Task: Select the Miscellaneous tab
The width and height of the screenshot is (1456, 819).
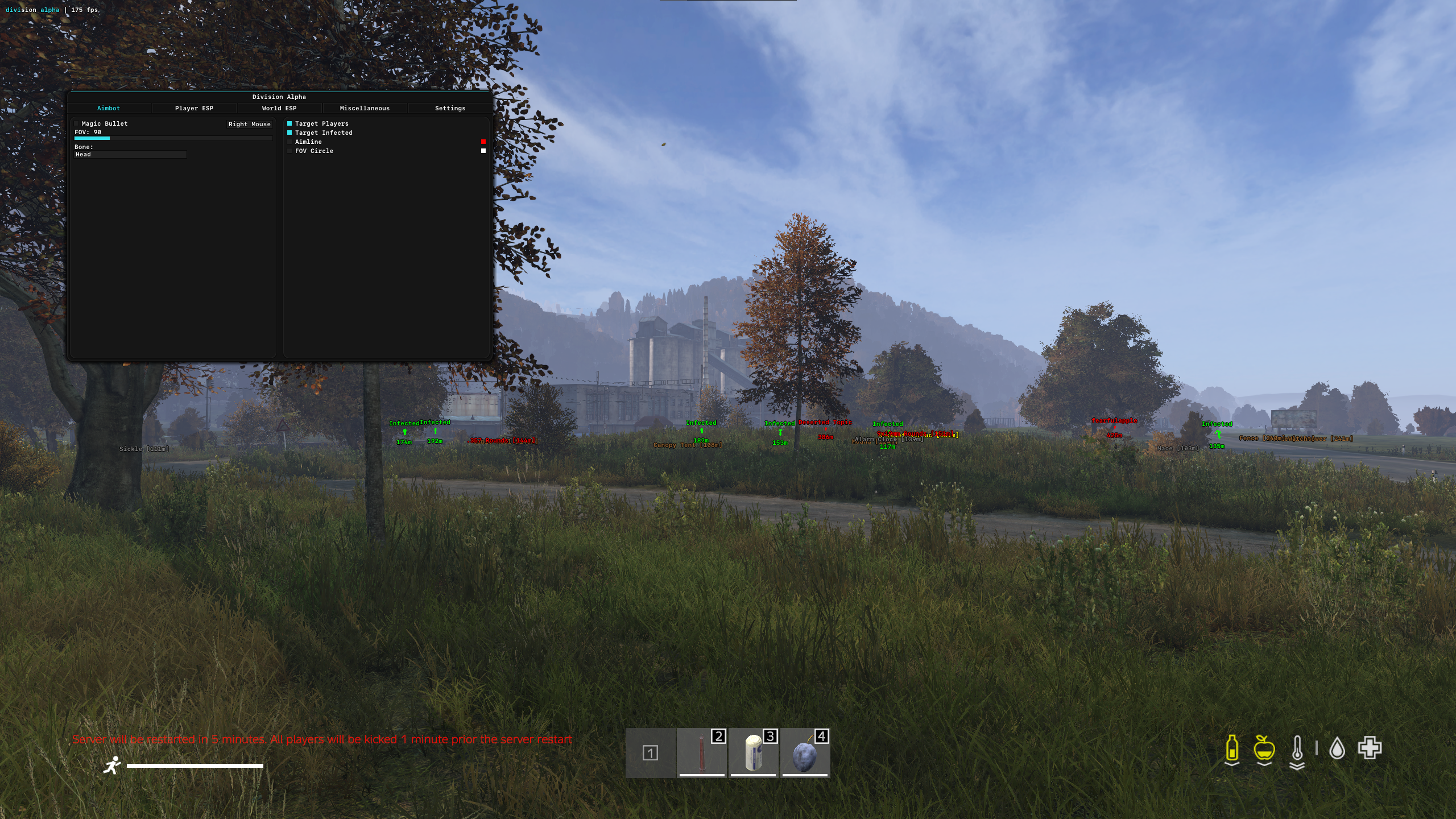Action: [365, 108]
